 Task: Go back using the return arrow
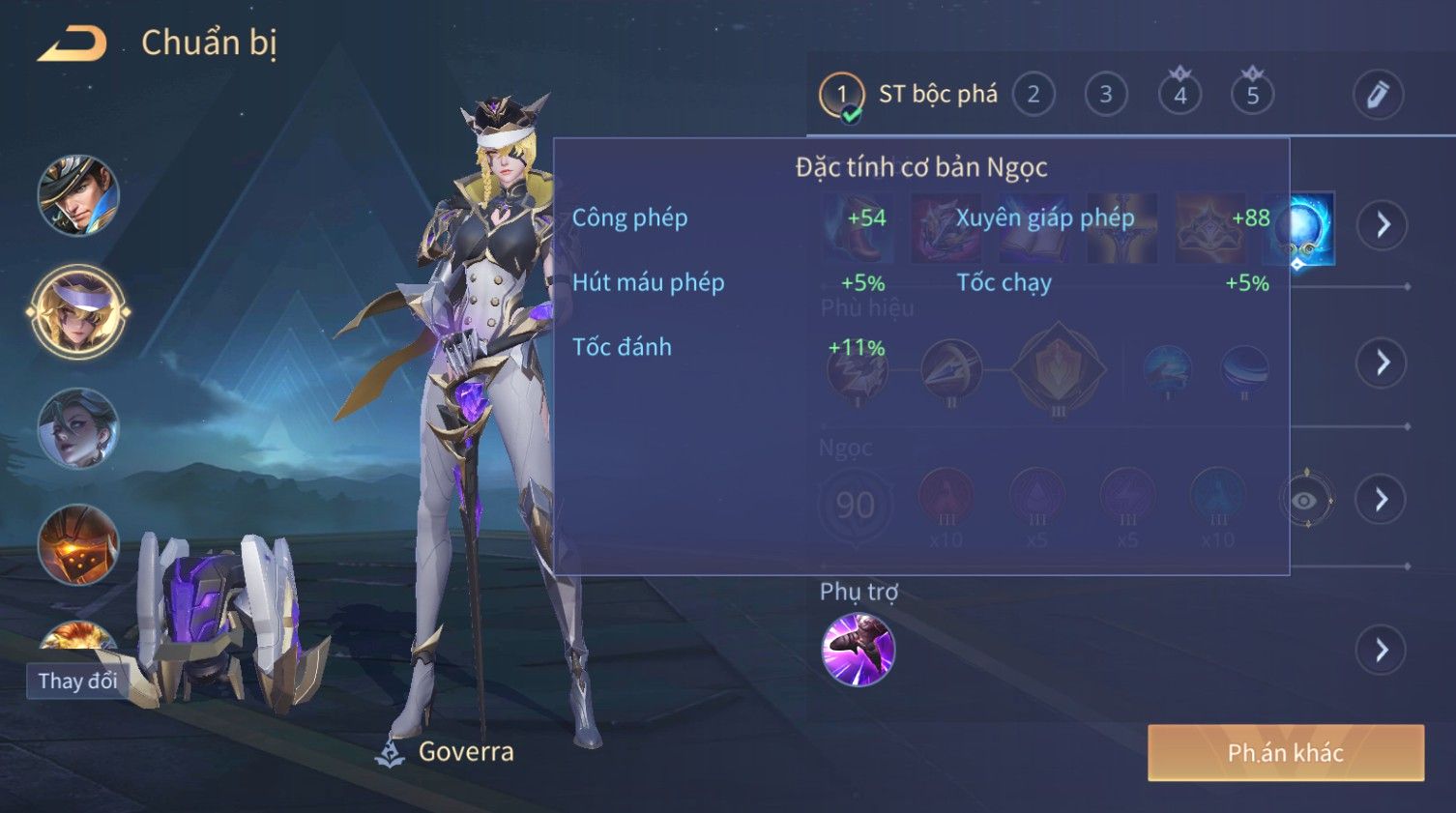pos(73,44)
